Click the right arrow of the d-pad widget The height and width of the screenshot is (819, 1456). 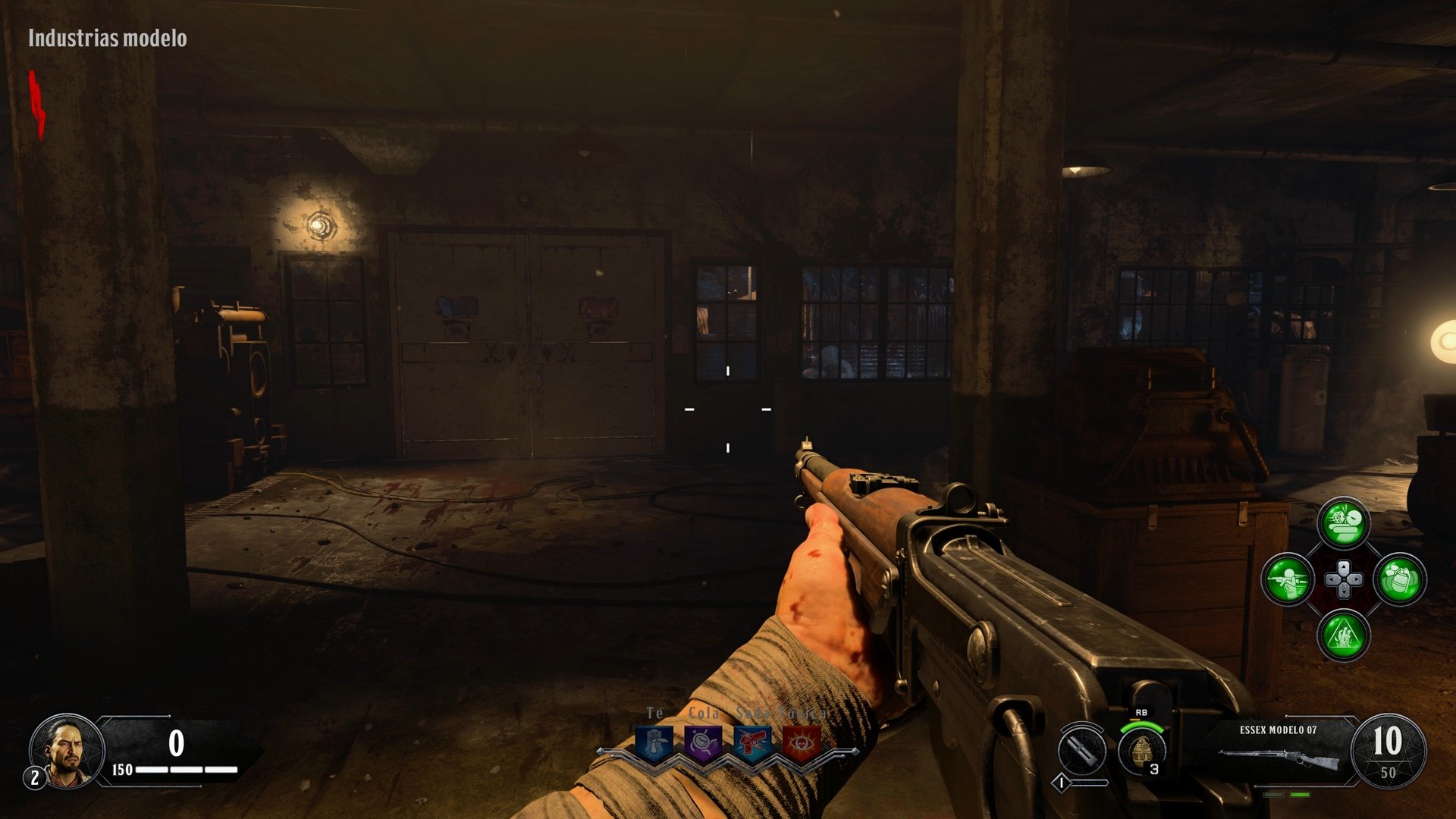(x=1357, y=579)
